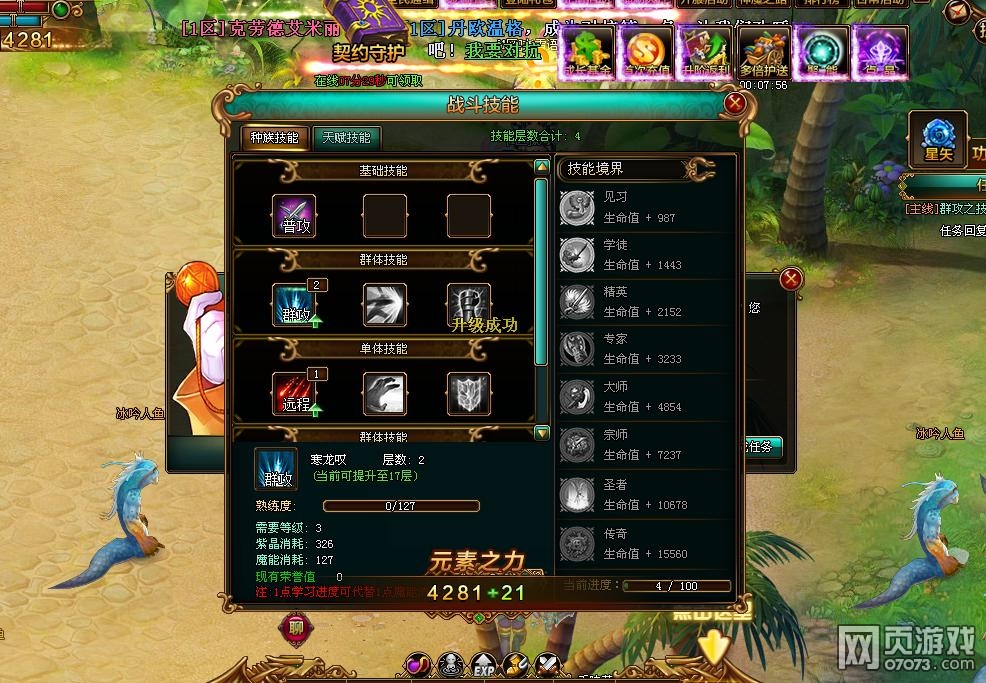
Task: Open the 多倍护送 escort event icon
Action: [x=764, y=53]
